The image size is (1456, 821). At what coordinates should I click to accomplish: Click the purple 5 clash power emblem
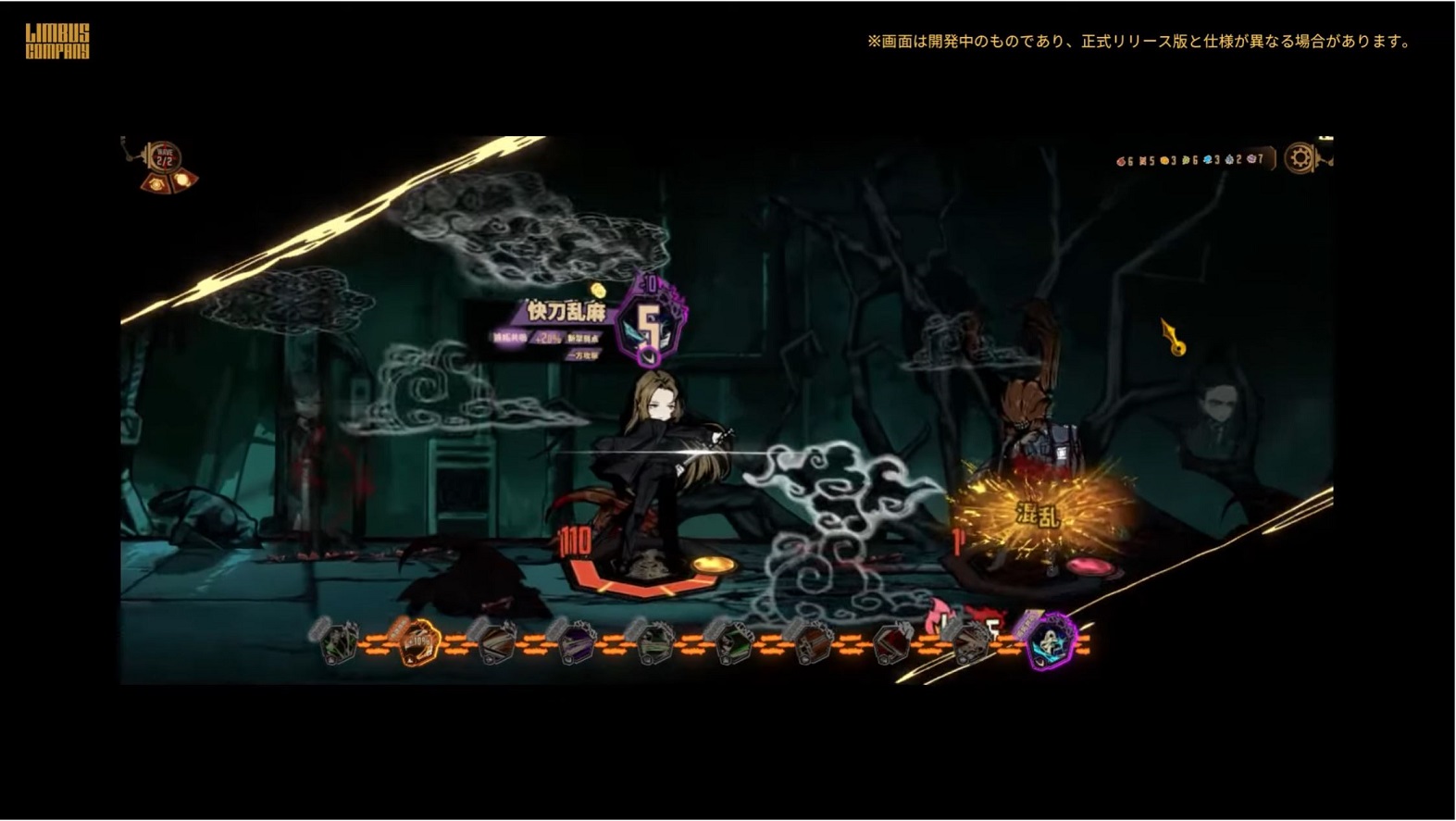coord(650,323)
